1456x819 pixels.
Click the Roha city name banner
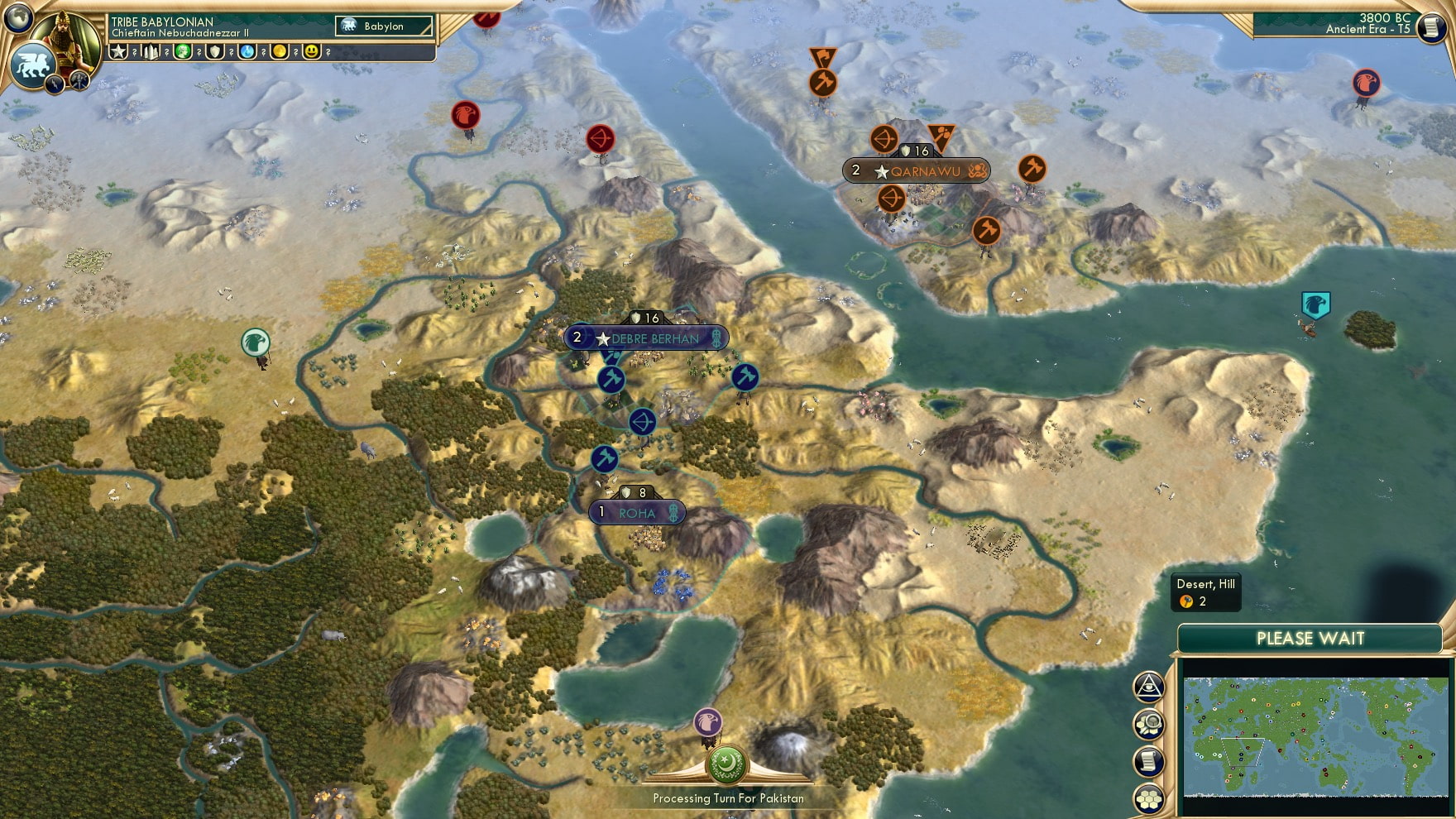click(x=635, y=513)
